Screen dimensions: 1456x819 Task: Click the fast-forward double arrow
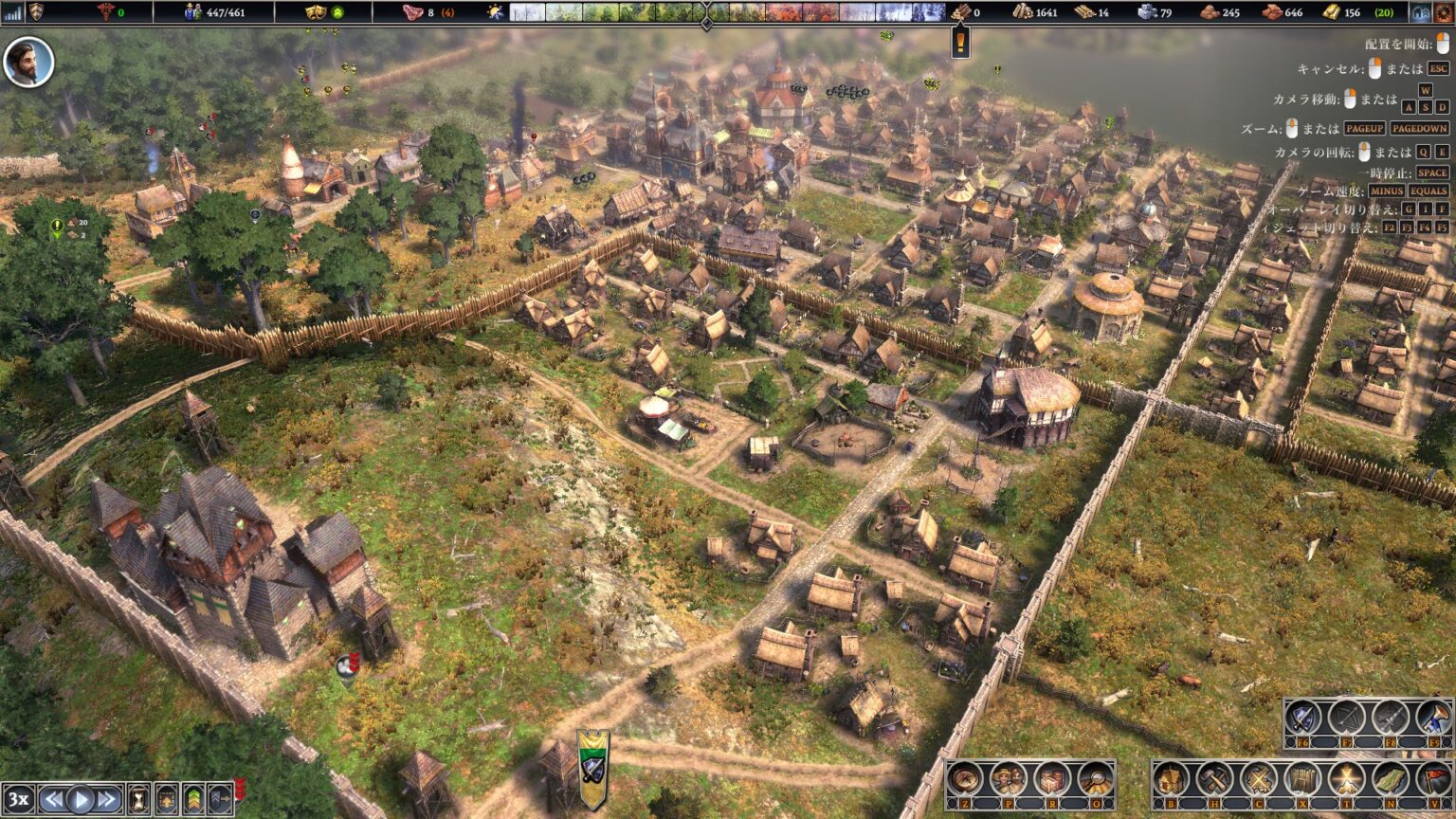click(106, 798)
